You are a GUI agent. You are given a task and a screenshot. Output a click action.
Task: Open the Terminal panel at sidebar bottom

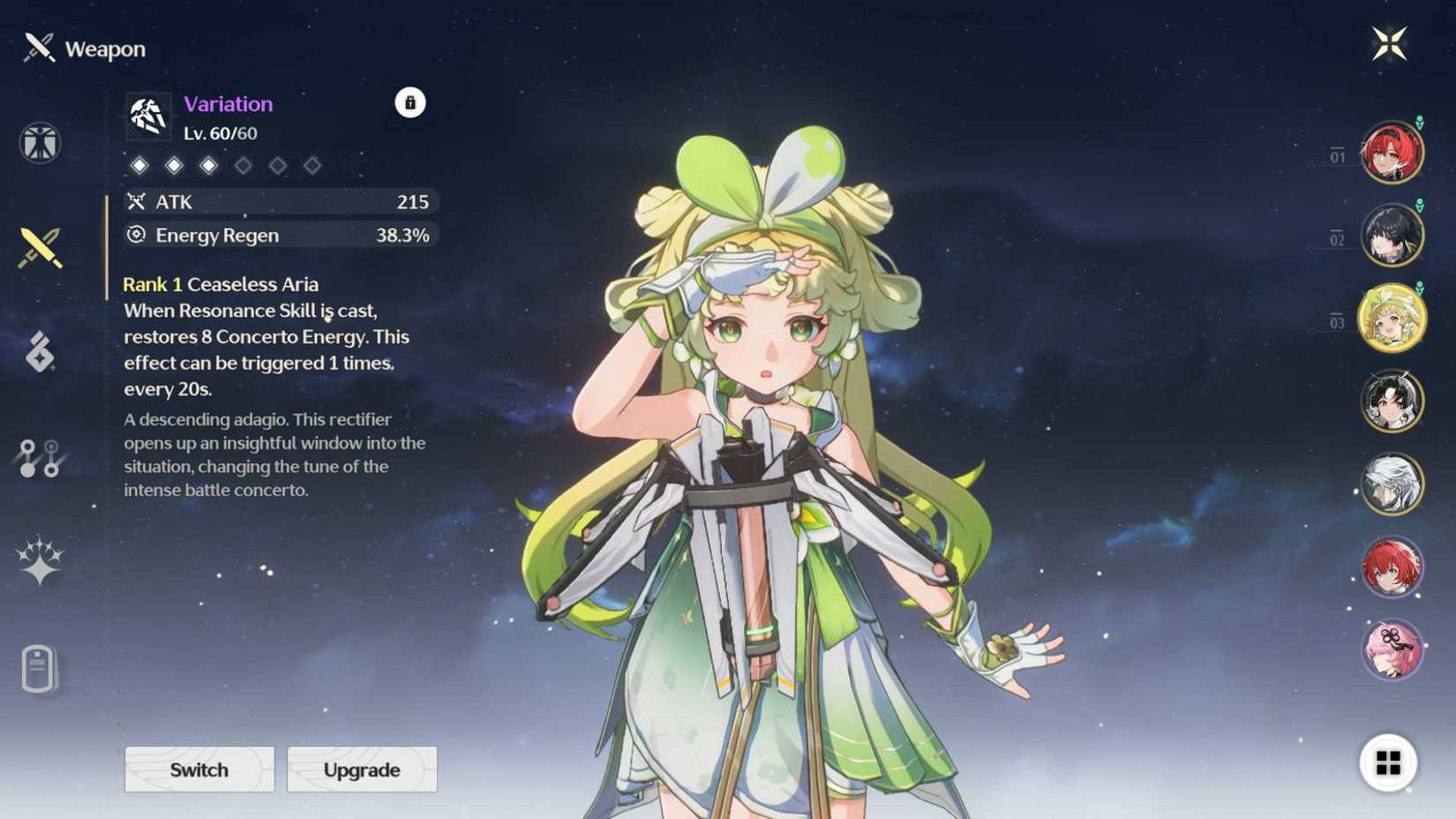40,666
